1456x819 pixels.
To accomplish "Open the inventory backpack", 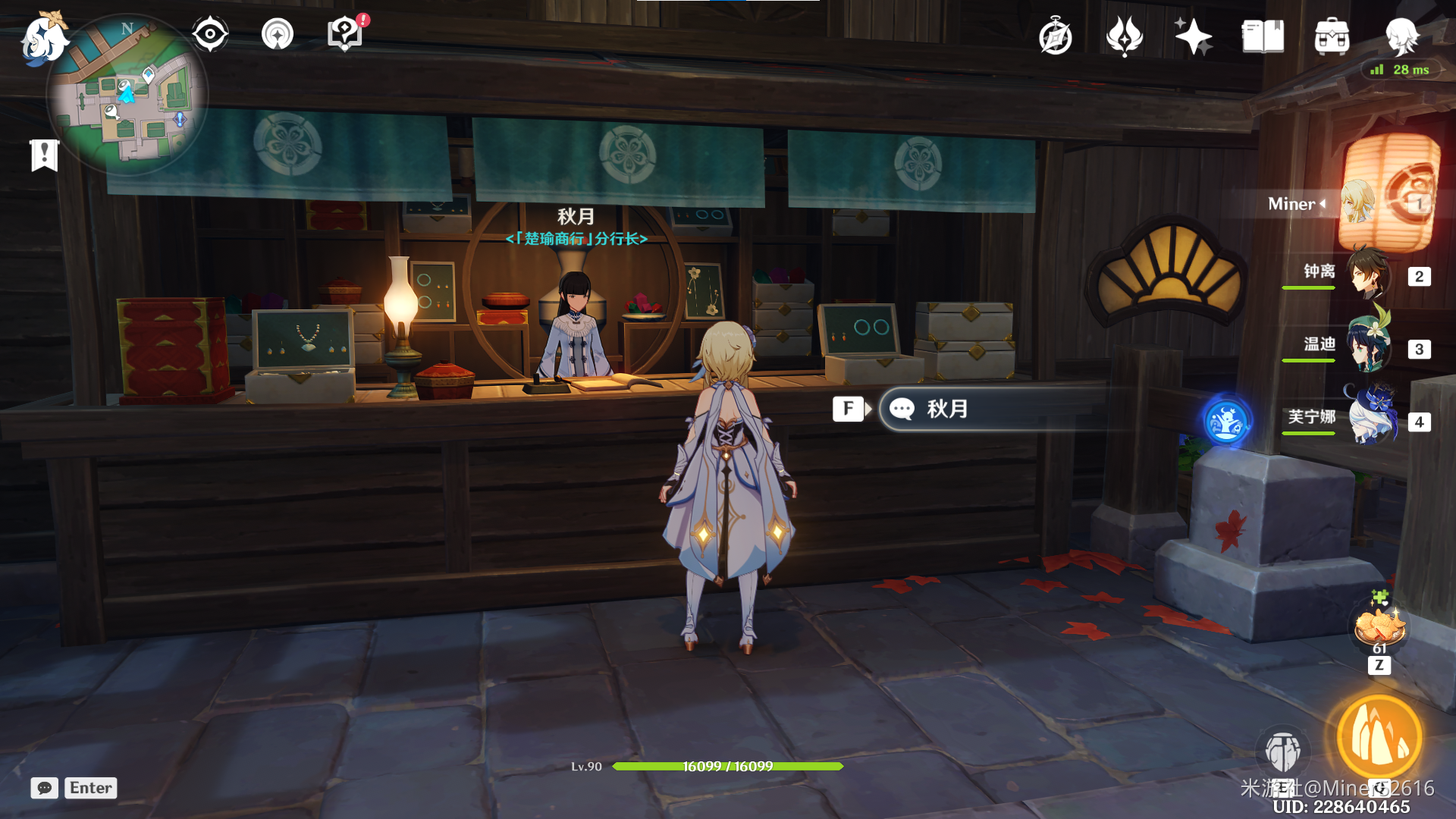I will (1332, 36).
